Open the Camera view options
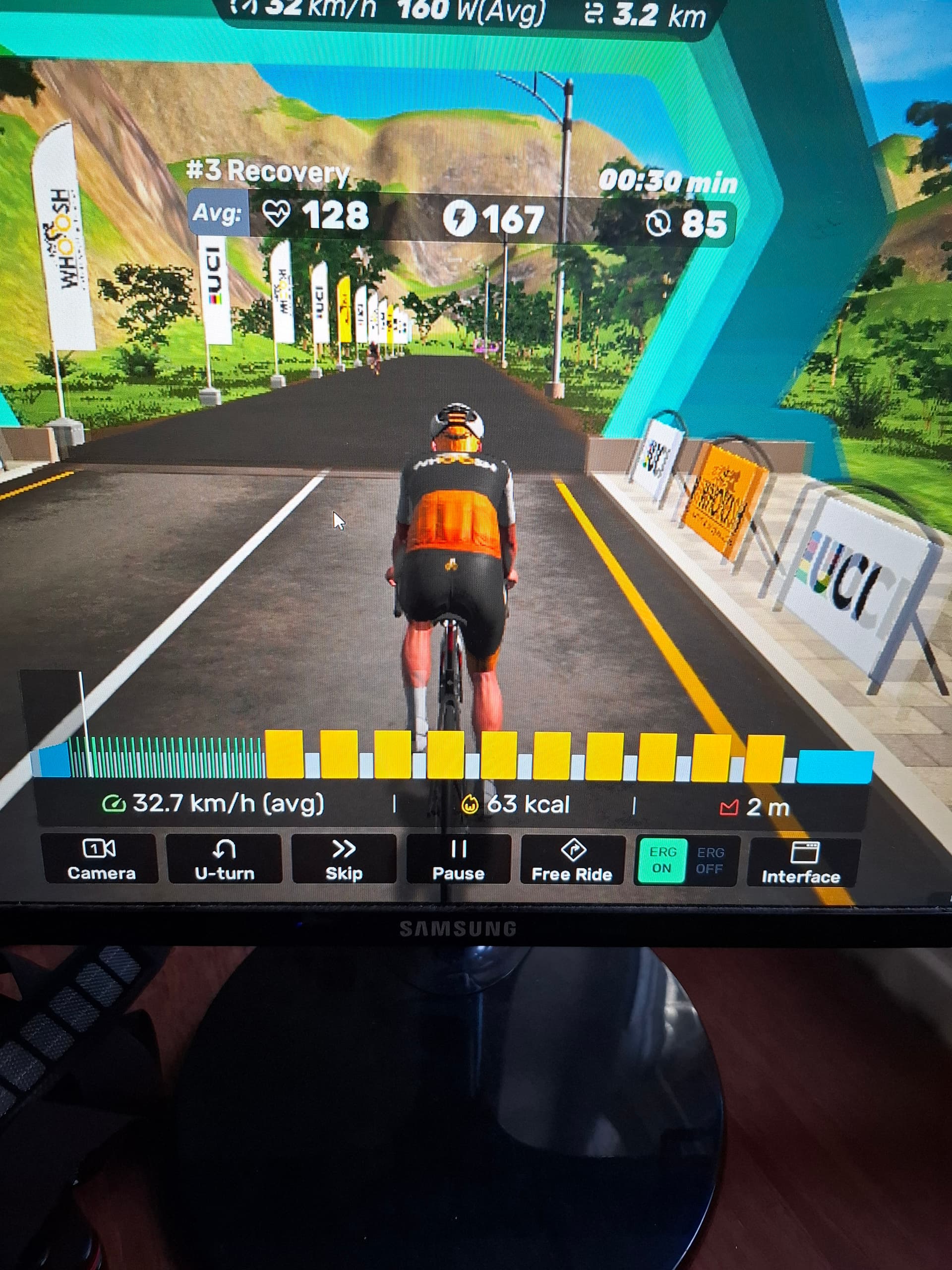Viewport: 952px width, 1270px height. click(x=100, y=859)
